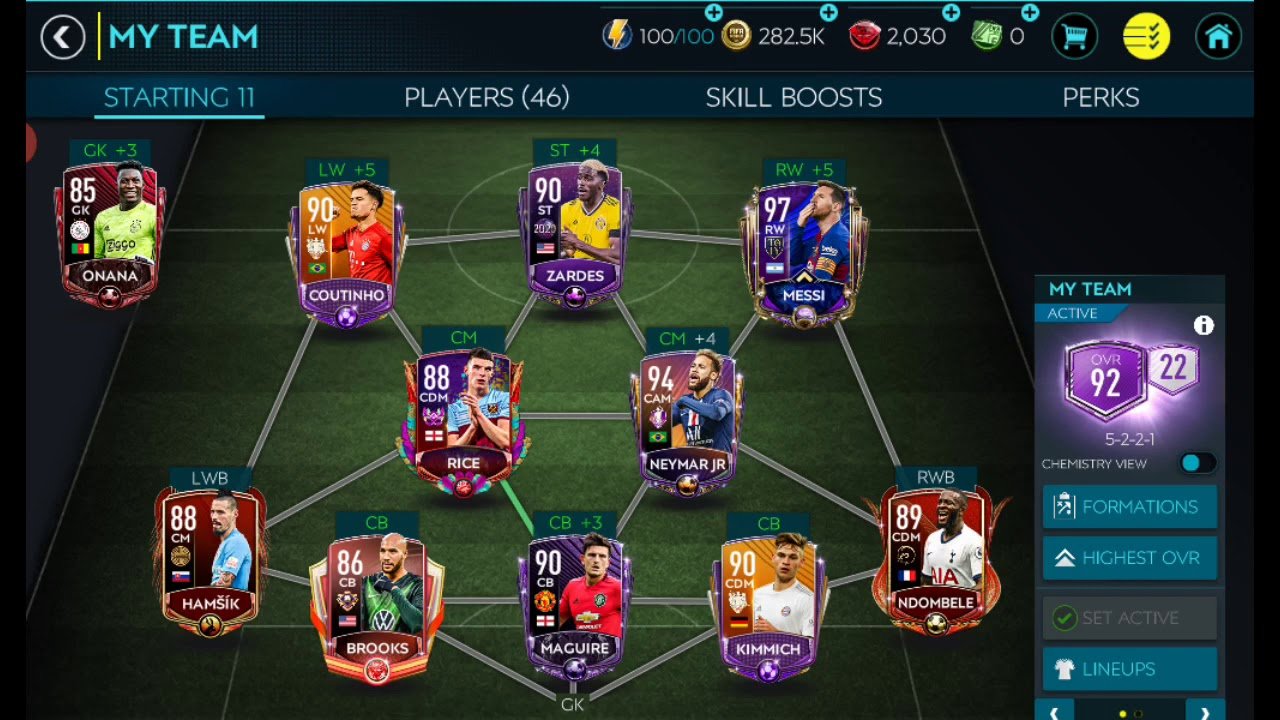This screenshot has width=1280, height=720.
Task: Open the shopping cart store
Action: pyautogui.click(x=1075, y=38)
